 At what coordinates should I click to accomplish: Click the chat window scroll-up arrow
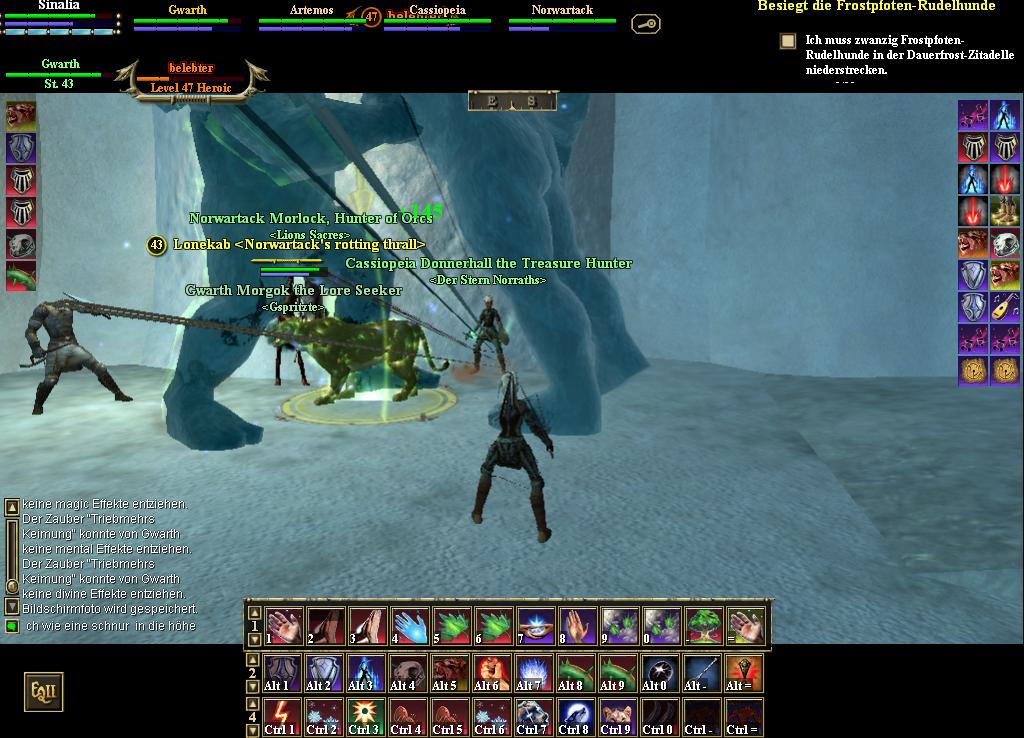tap(12, 508)
